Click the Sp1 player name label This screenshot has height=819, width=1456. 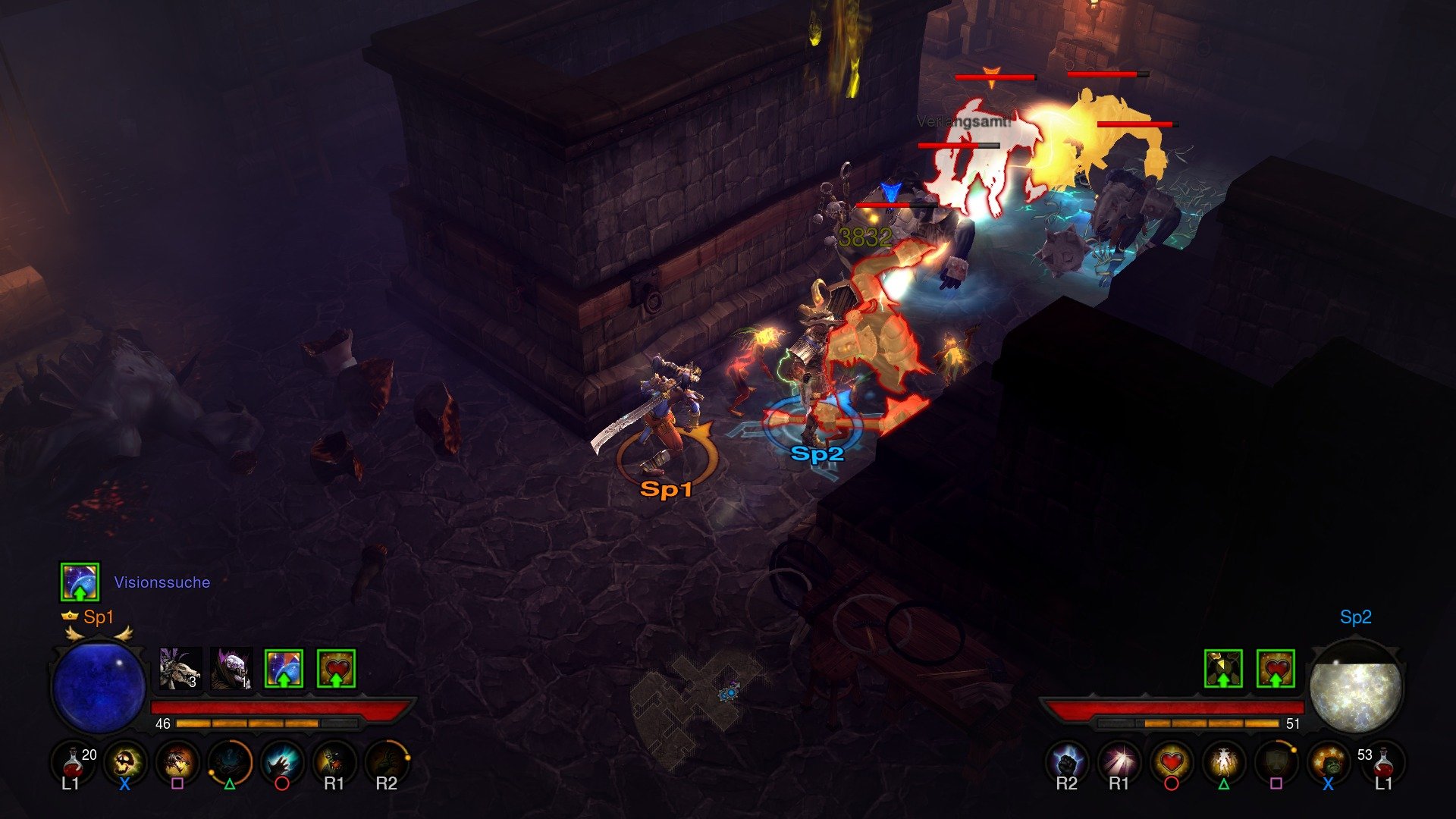pos(99,618)
